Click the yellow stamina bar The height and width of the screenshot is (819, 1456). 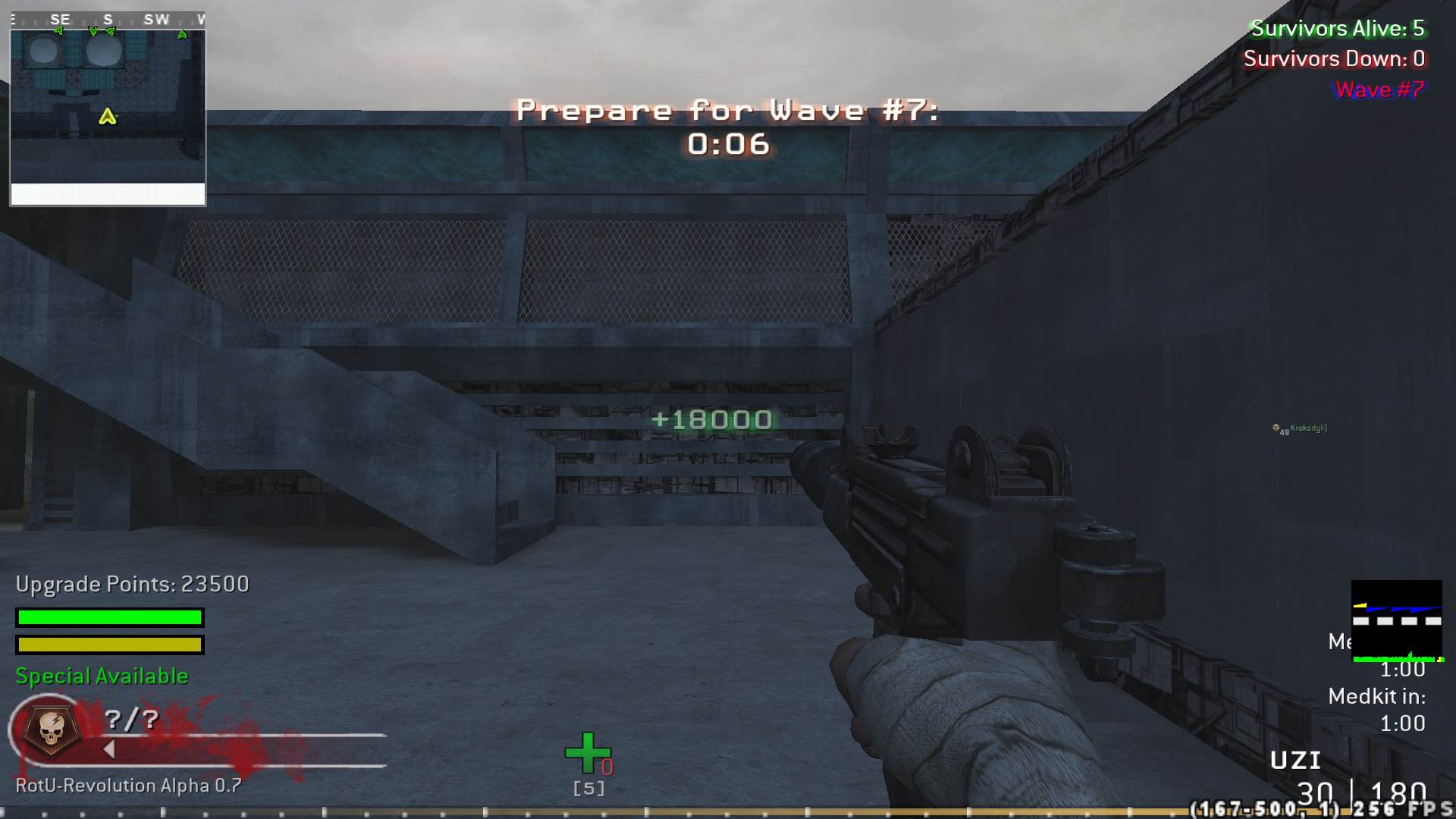(108, 645)
